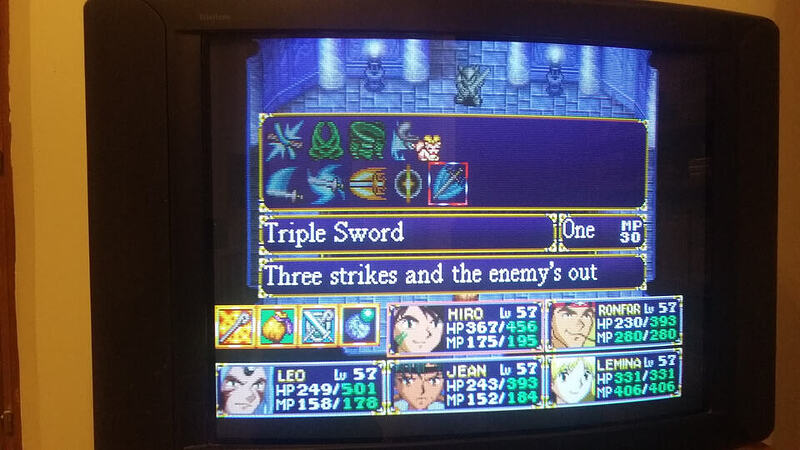The width and height of the screenshot is (800, 450).
Task: Select the blue sword slash skill icon
Action: [283, 183]
